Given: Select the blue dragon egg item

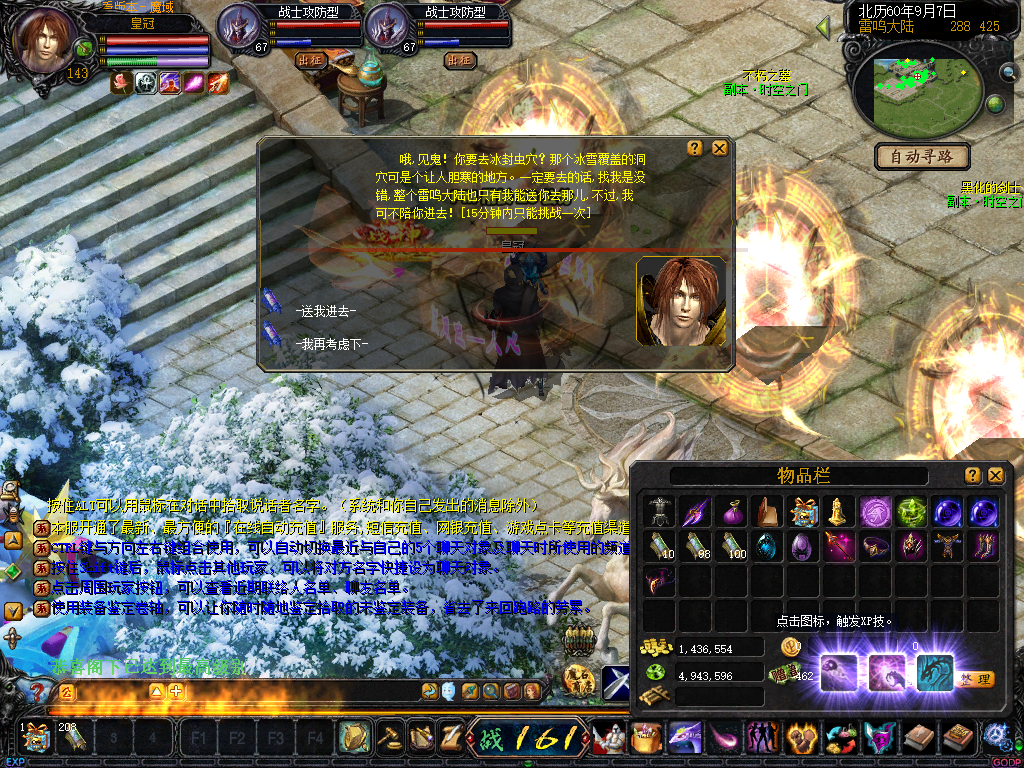Looking at the screenshot, I should pos(767,547).
